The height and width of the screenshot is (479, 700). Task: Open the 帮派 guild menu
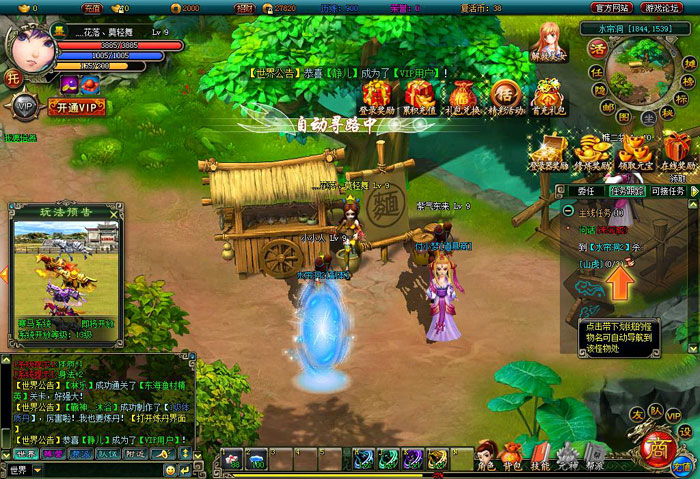point(595,455)
